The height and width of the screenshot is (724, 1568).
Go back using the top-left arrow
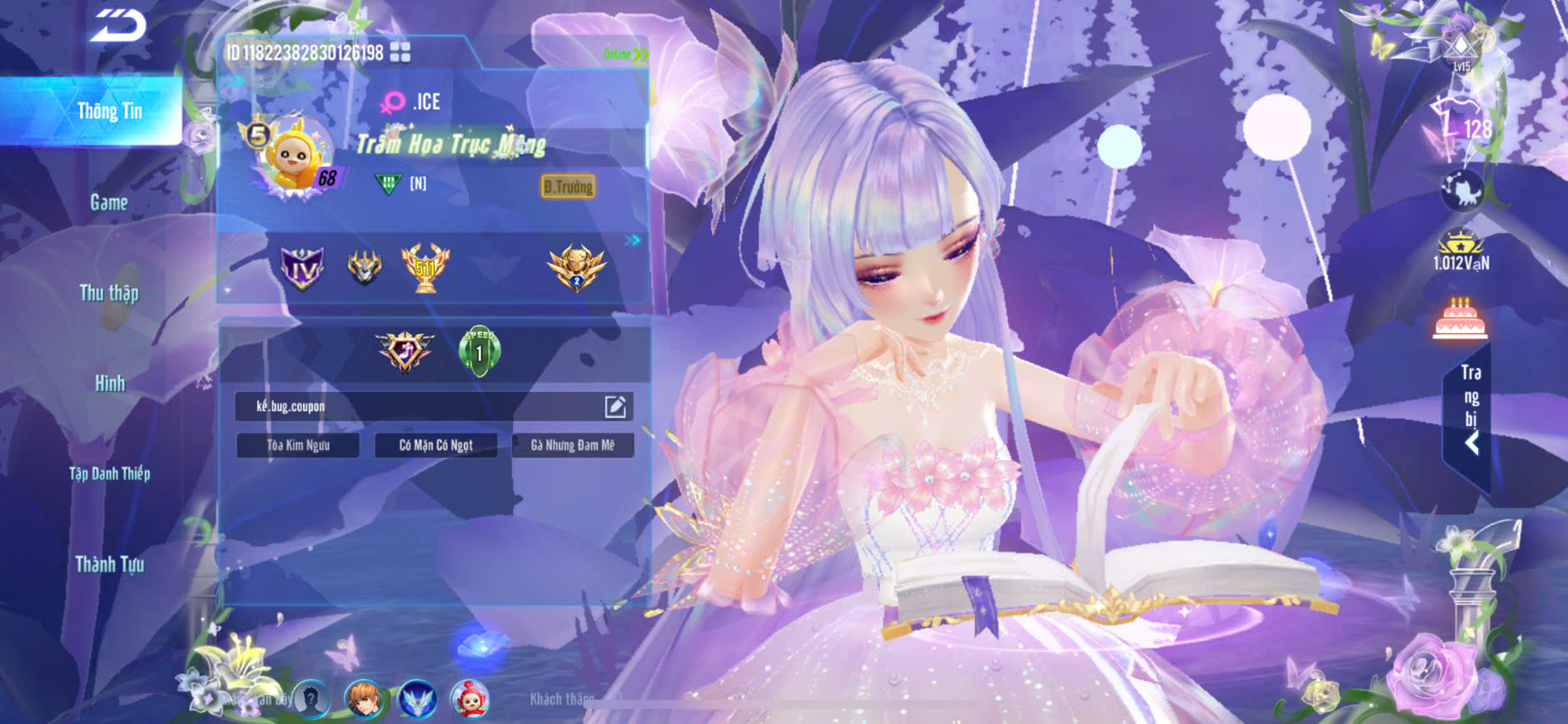click(x=117, y=26)
